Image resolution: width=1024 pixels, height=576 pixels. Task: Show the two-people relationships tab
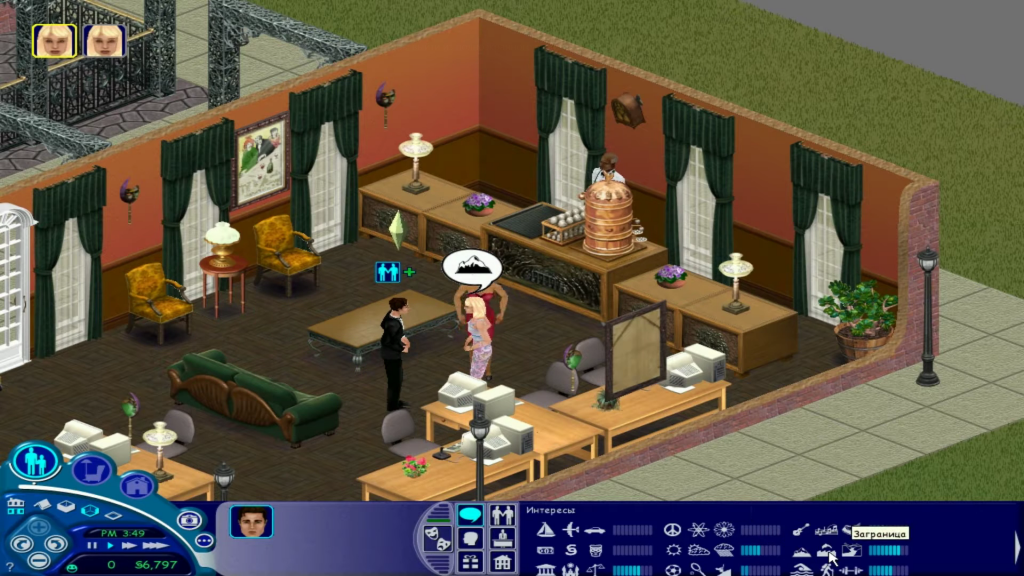tap(503, 515)
